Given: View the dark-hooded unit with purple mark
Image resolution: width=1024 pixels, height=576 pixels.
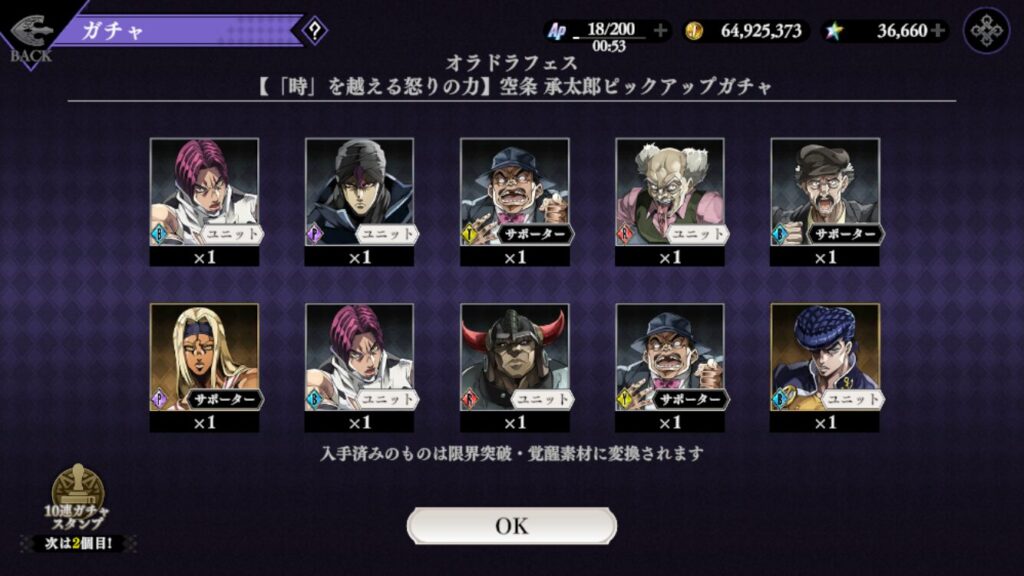Looking at the screenshot, I should (359, 192).
